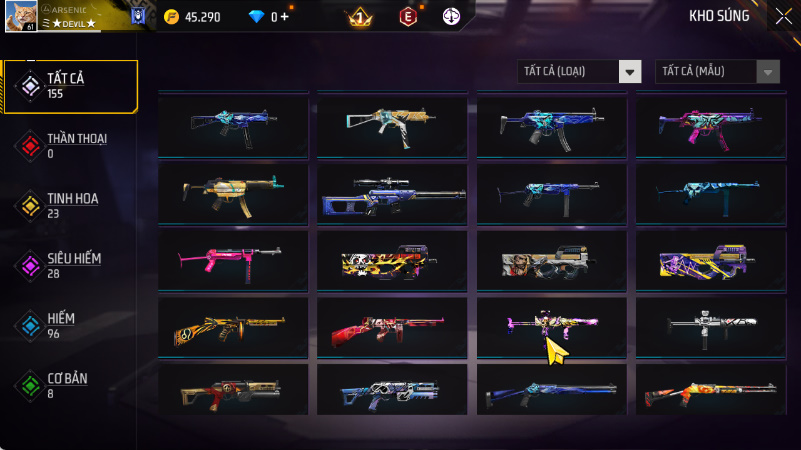The height and width of the screenshot is (450, 801).
Task: Choose the Cơ Bản category tab
Action: click(x=70, y=385)
